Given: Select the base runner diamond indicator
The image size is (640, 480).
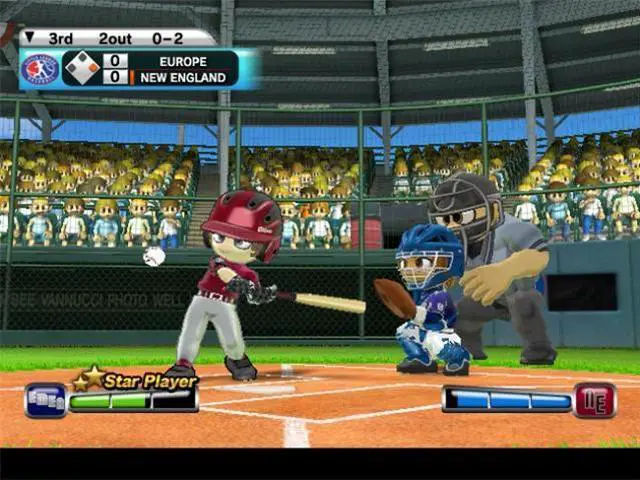Looking at the screenshot, I should pyautogui.click(x=80, y=68).
